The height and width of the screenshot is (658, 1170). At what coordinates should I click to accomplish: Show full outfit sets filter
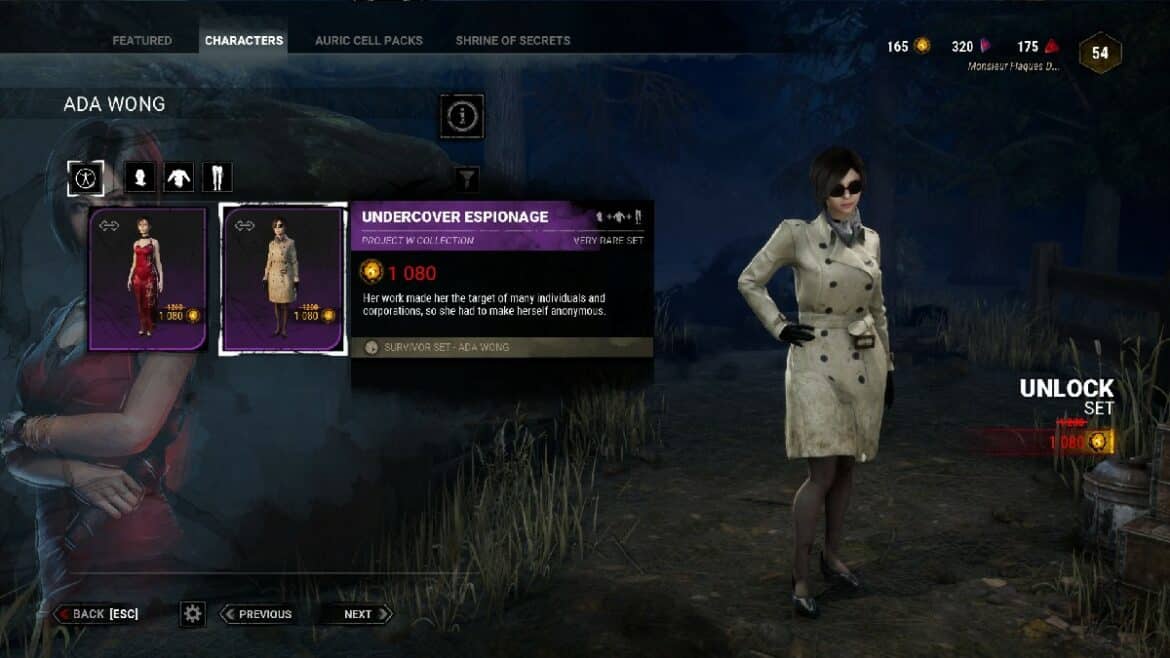pyautogui.click(x=85, y=178)
